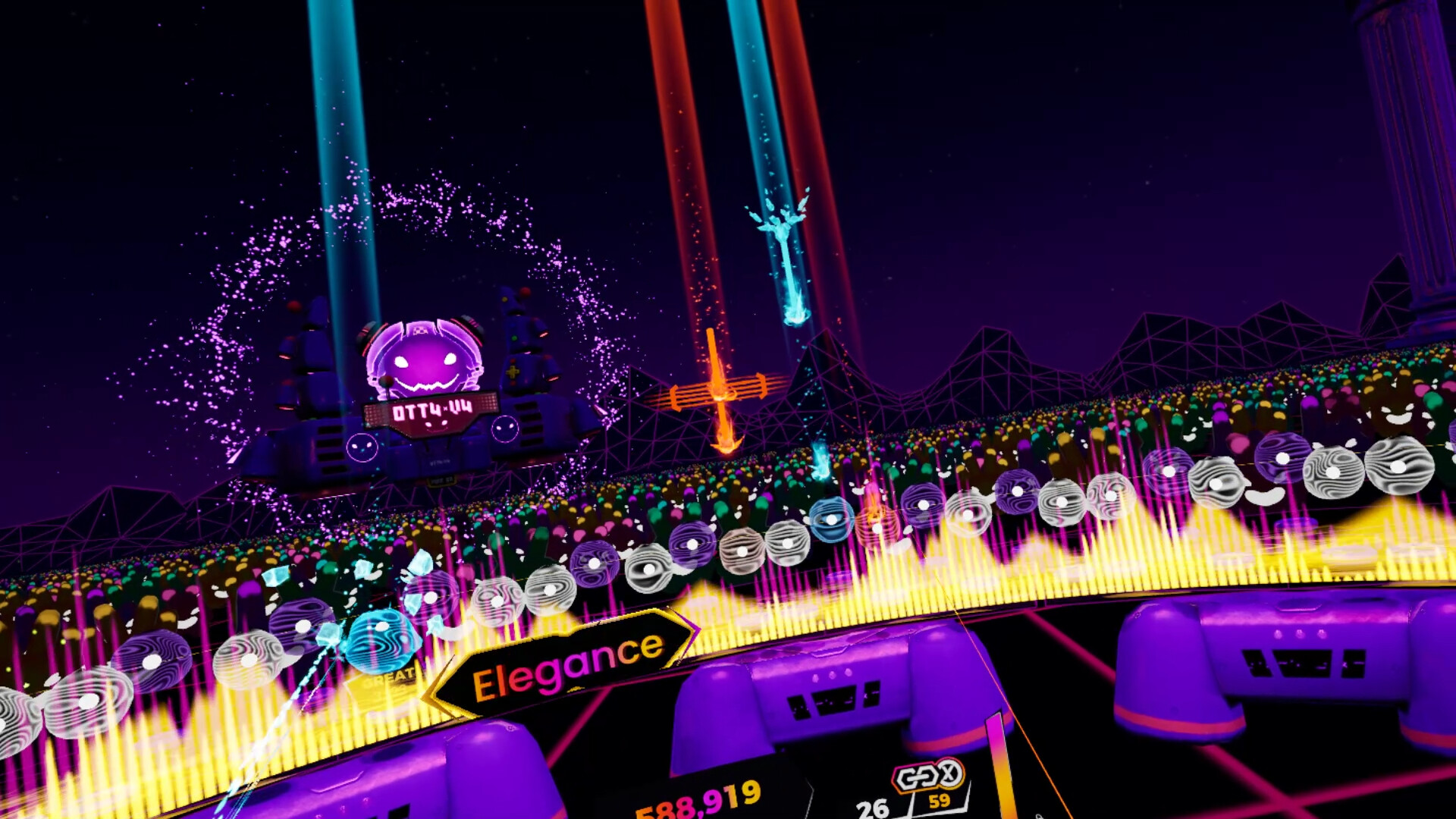Tap the smiley face on the left speaker

pos(361,445)
